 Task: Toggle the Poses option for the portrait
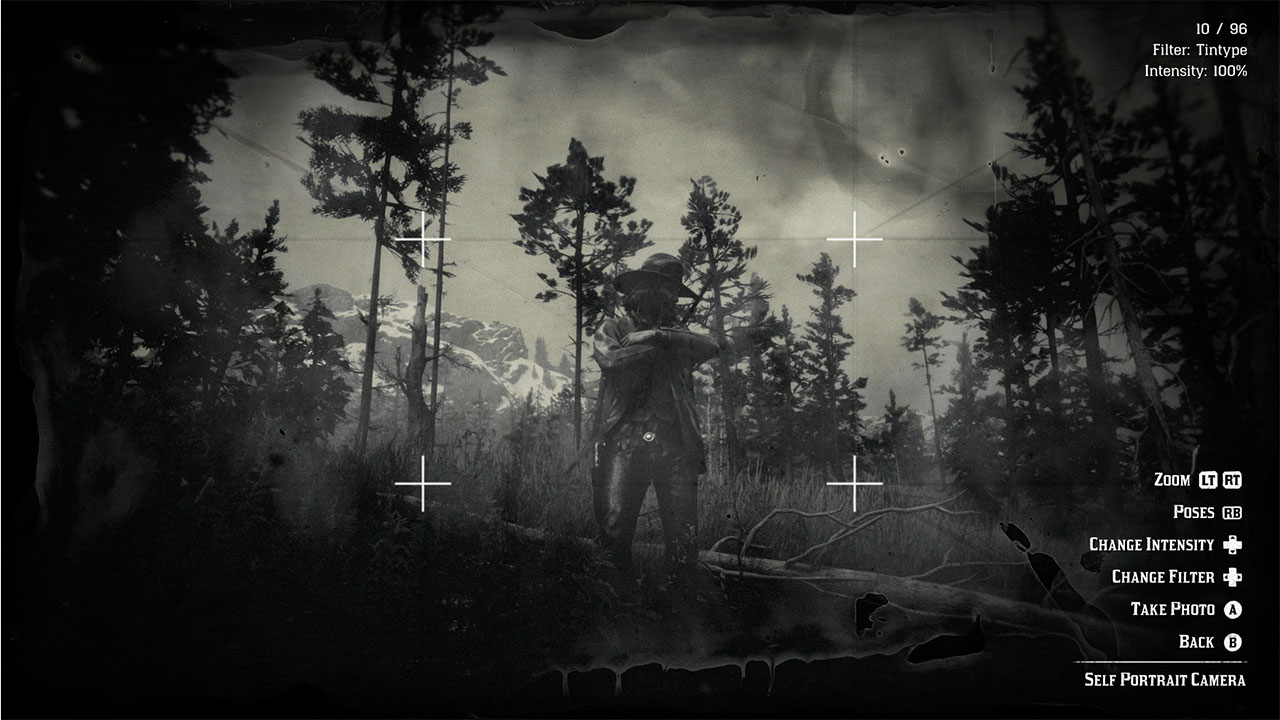1193,511
